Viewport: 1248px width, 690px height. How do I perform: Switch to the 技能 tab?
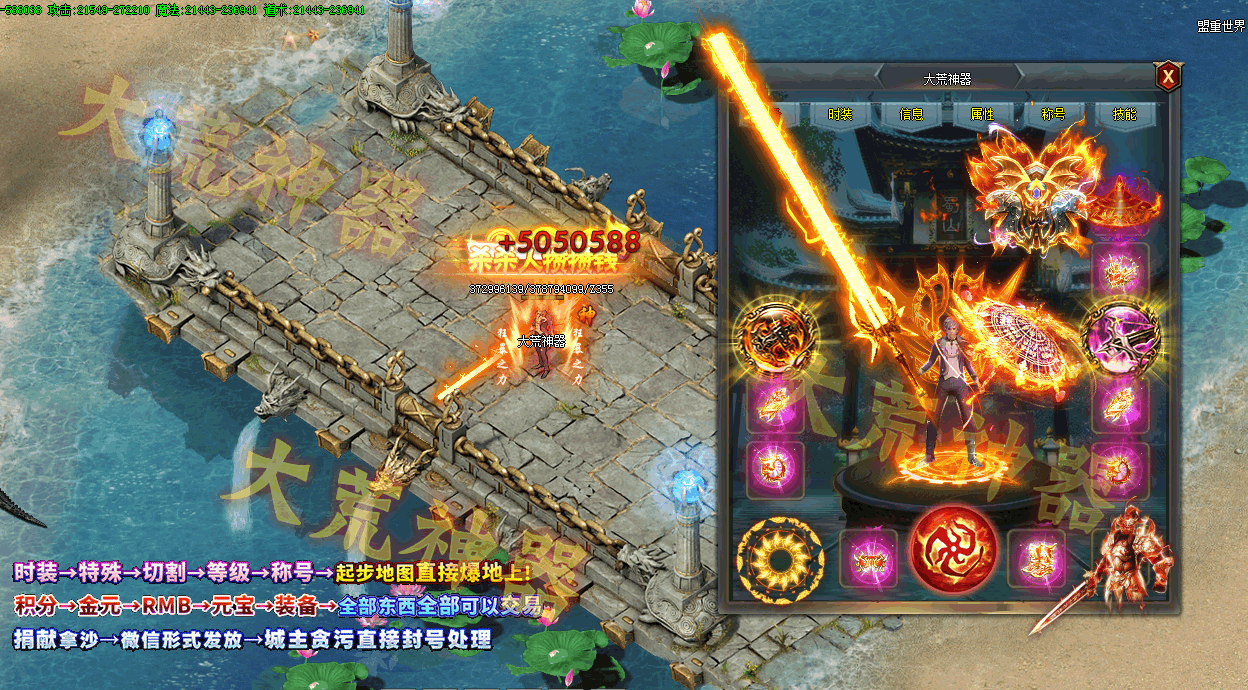(1124, 114)
